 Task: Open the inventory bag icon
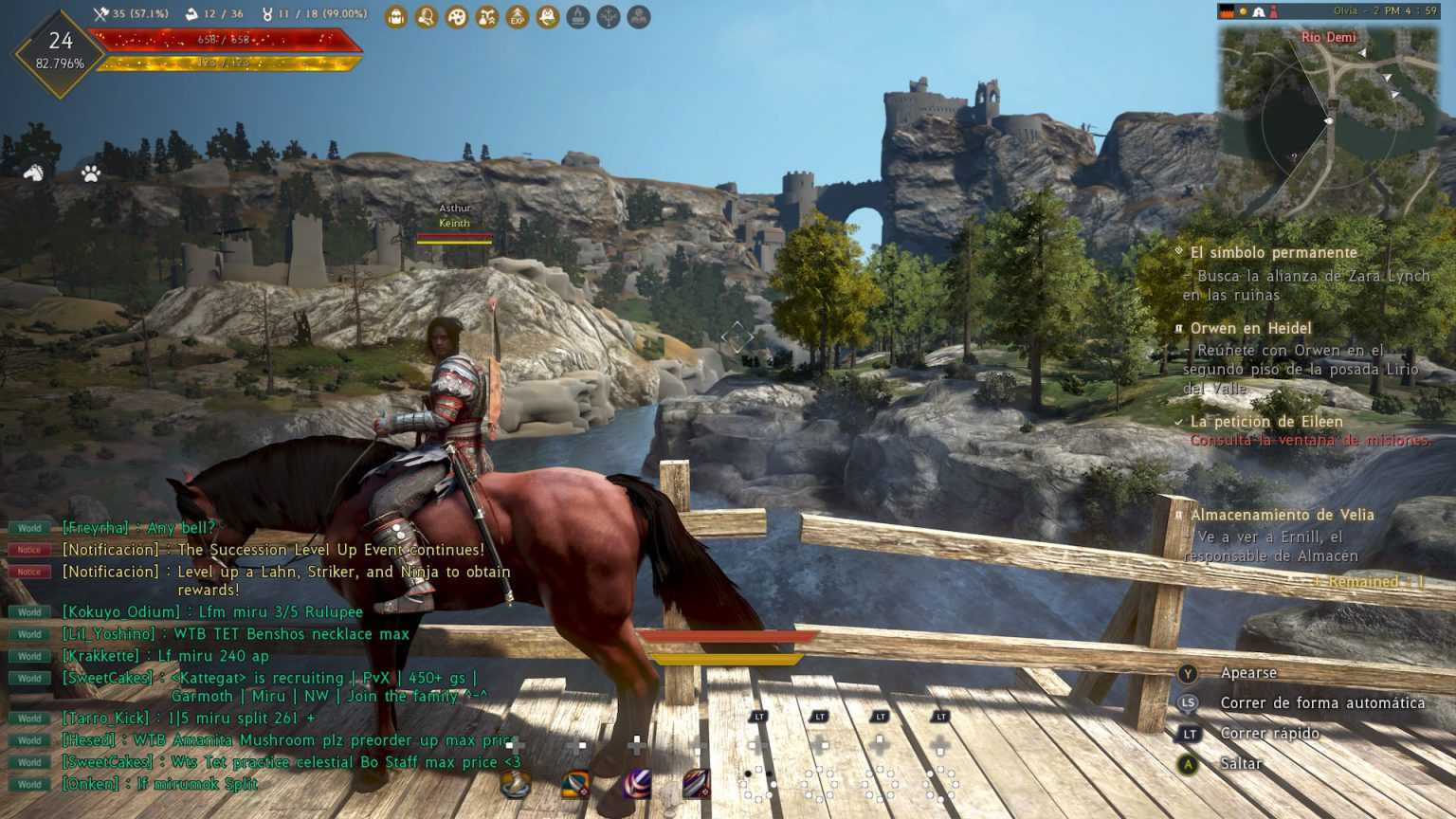pyautogui.click(x=395, y=16)
